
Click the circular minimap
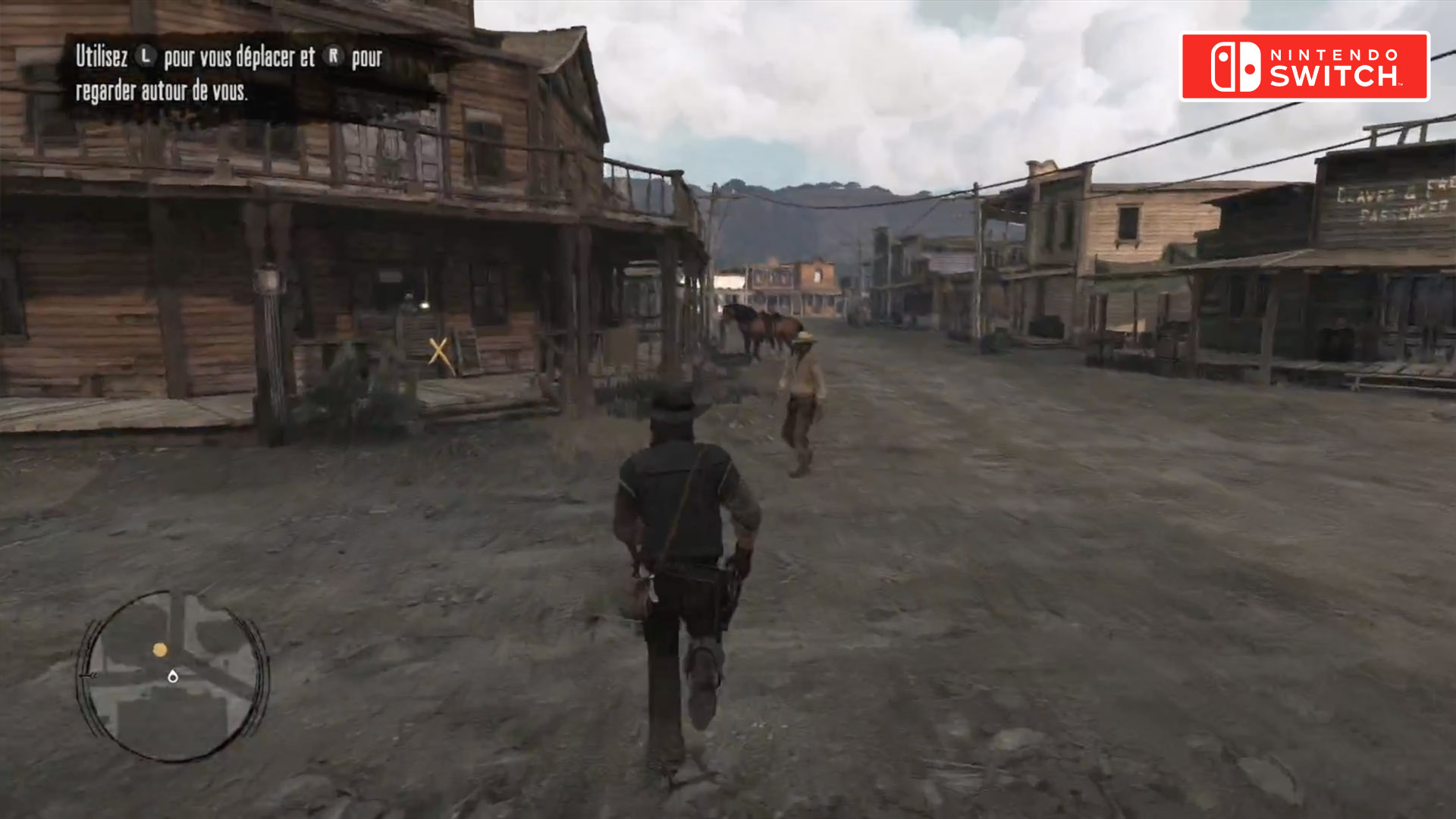[x=173, y=676]
